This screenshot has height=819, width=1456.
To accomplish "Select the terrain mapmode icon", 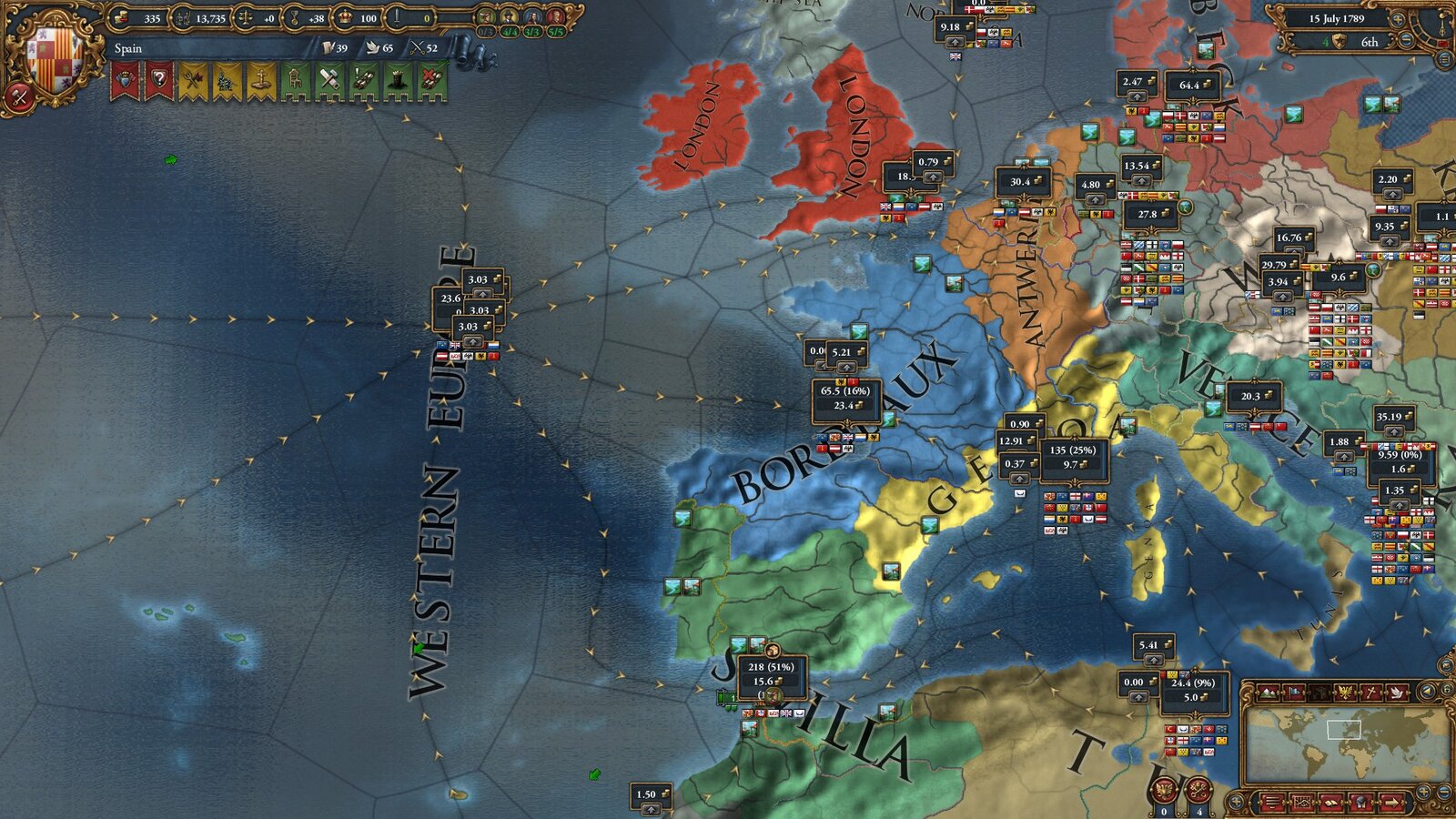I will (1268, 693).
